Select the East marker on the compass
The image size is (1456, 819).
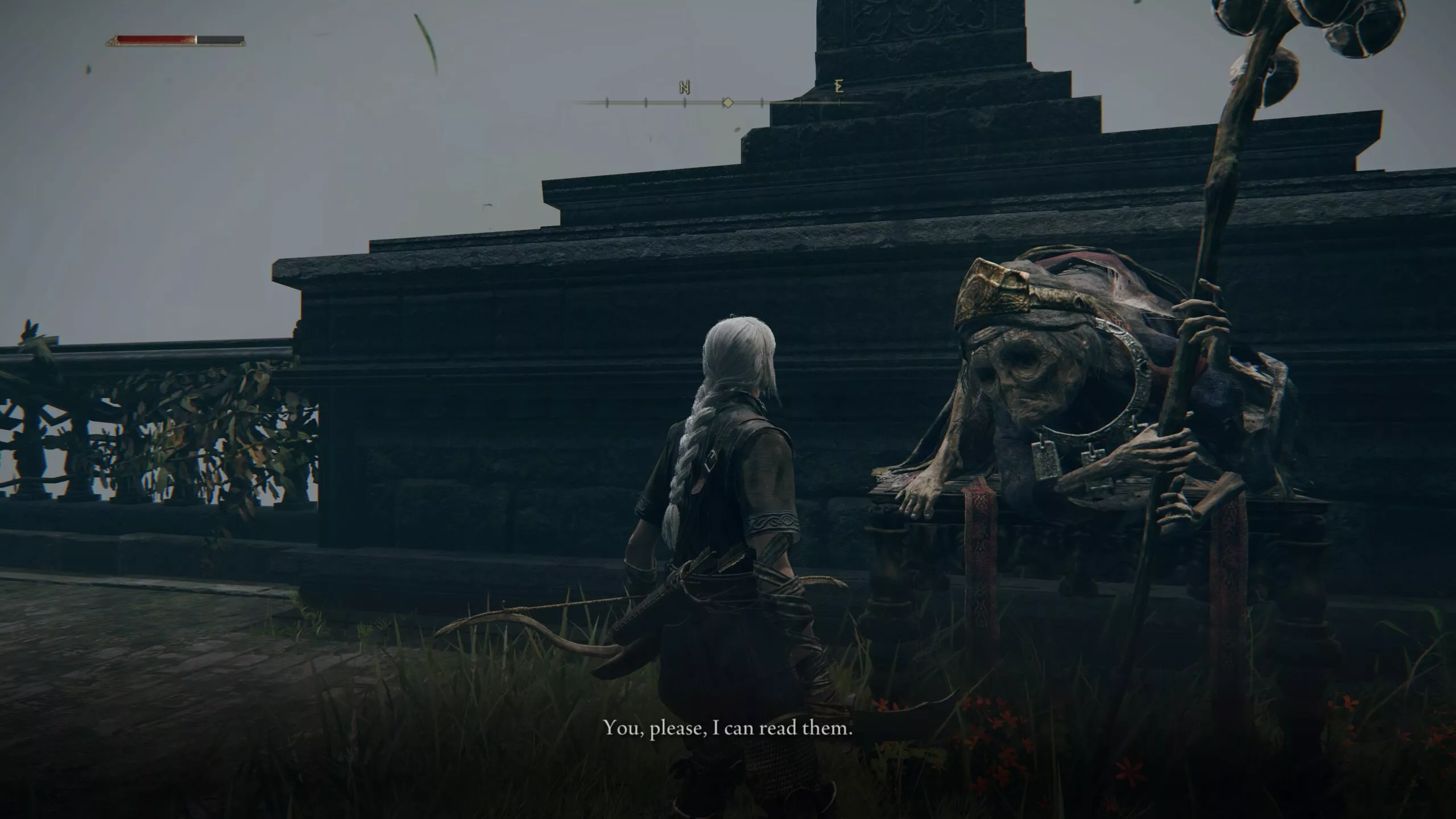click(x=837, y=88)
